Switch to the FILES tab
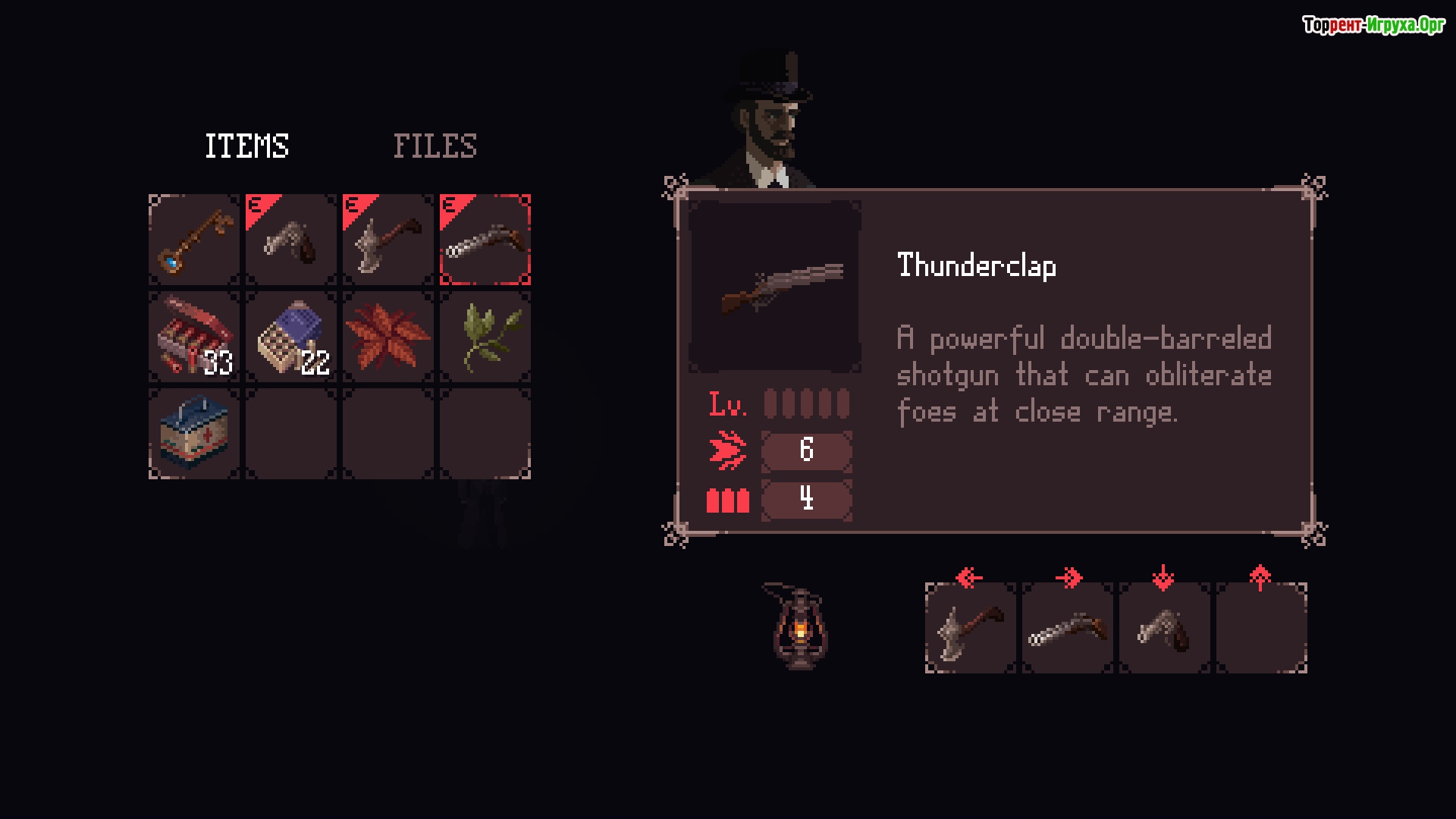The image size is (1456, 819). (435, 146)
